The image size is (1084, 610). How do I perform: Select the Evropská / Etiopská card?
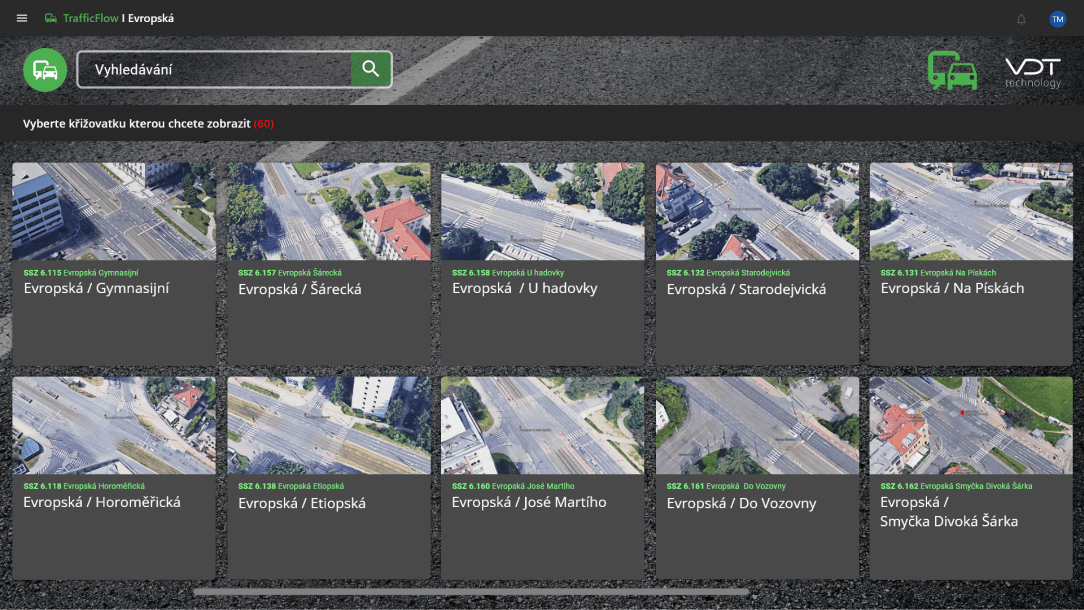(x=329, y=478)
